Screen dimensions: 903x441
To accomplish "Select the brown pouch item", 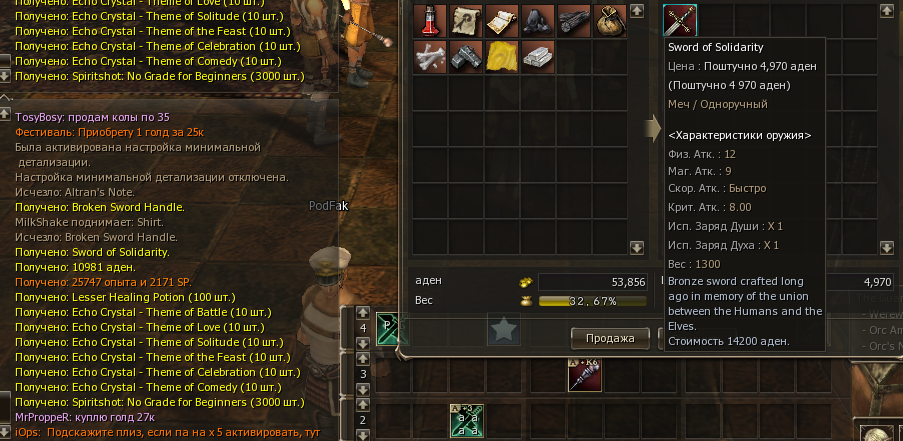I will point(609,21).
